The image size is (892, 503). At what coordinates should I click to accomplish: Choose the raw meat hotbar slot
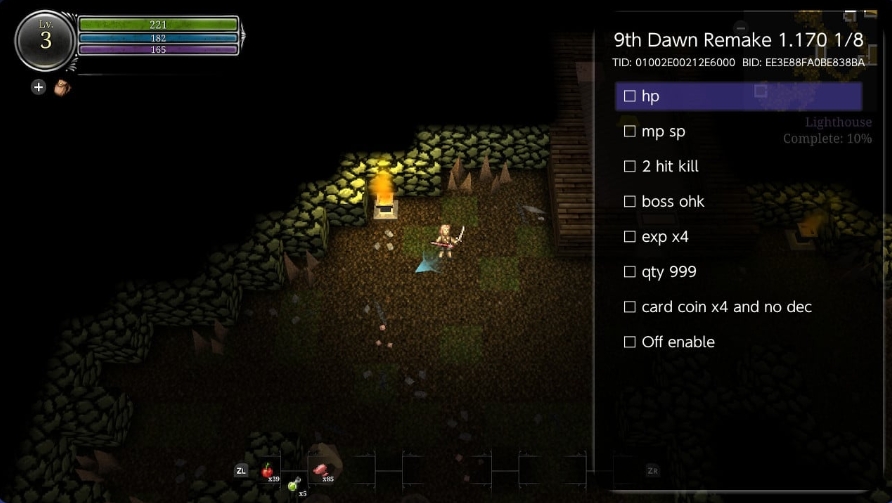(322, 470)
